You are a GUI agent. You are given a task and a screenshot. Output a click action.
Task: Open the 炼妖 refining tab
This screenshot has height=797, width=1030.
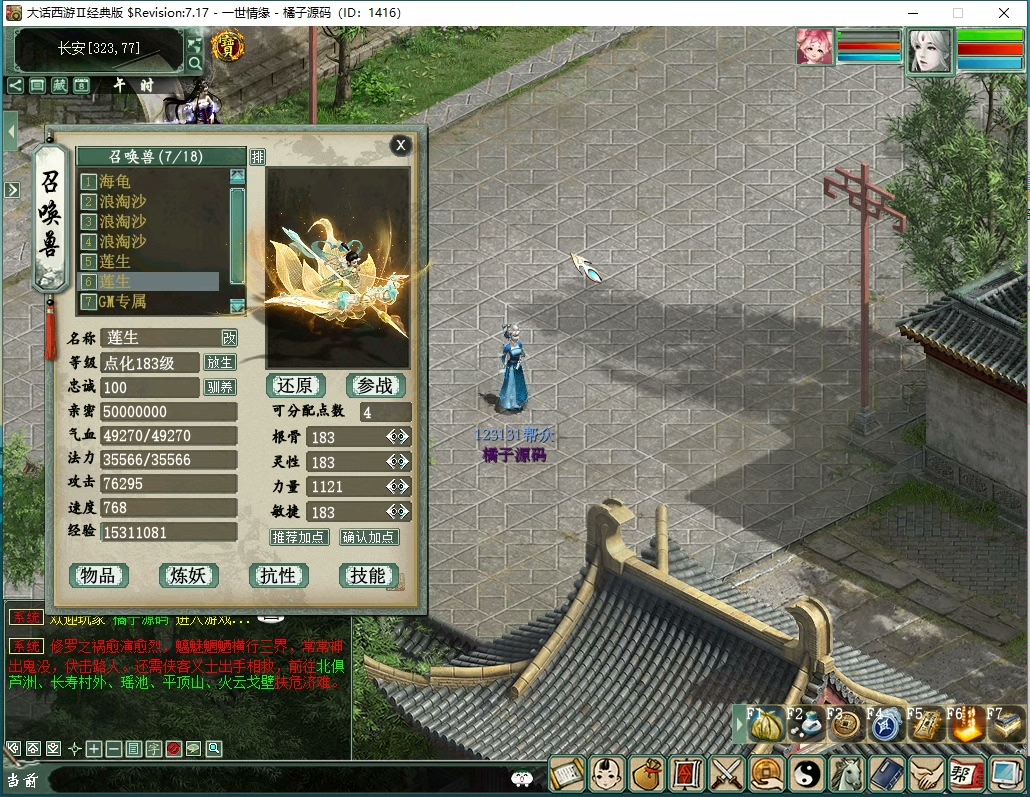188,575
